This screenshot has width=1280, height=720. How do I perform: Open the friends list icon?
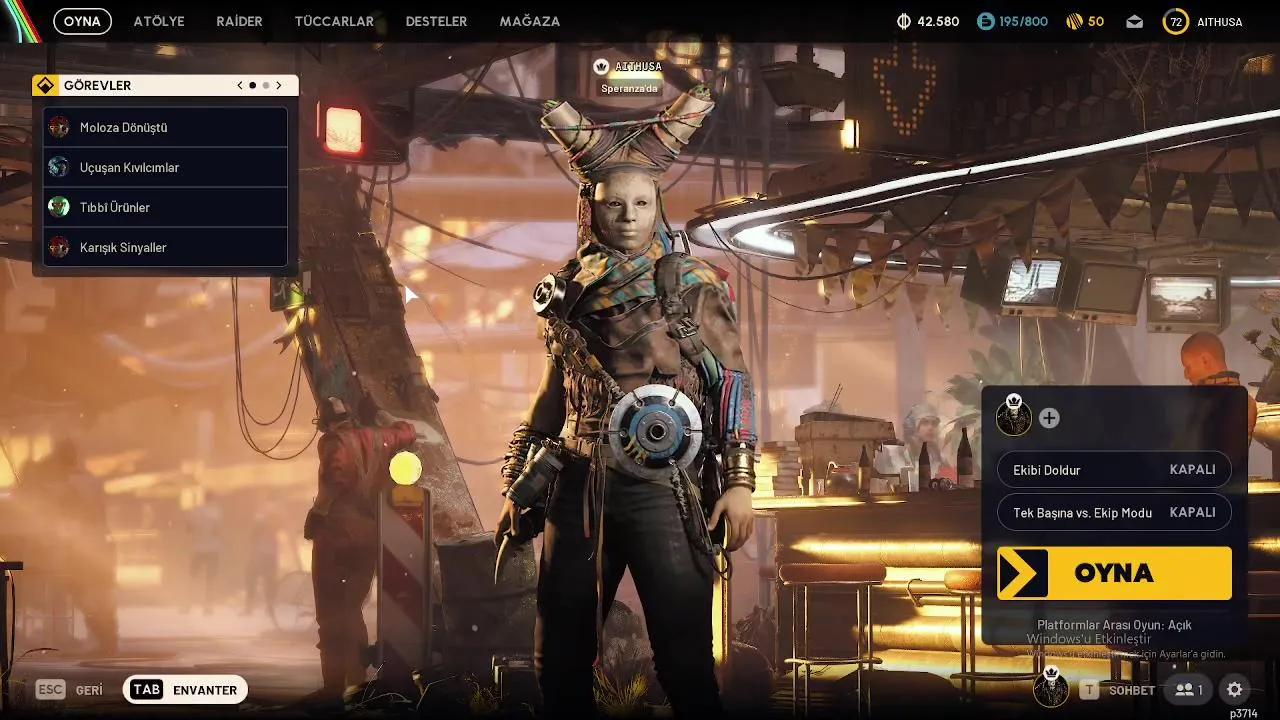[x=1189, y=689]
